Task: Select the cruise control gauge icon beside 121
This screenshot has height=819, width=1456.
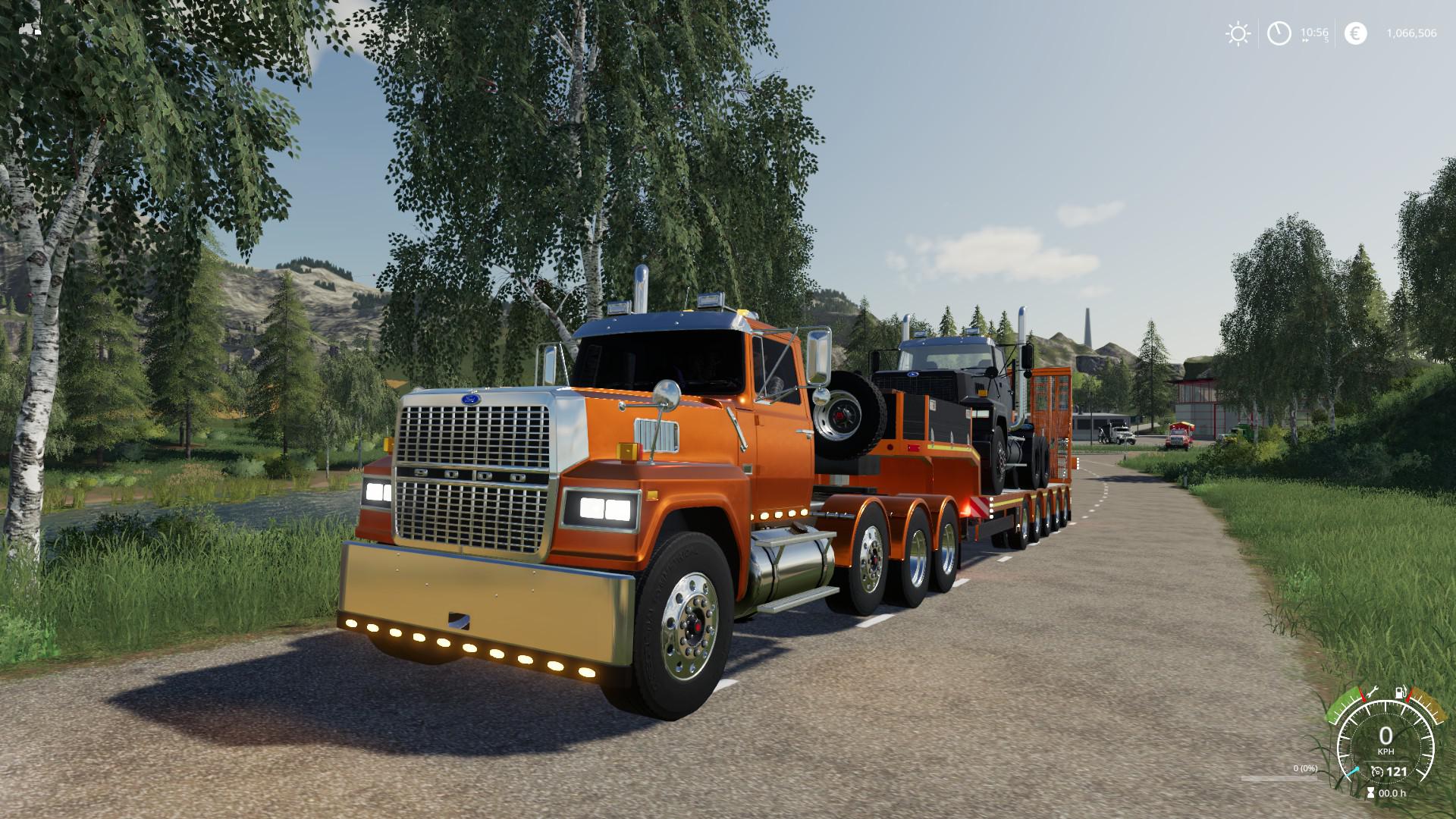Action: click(x=1377, y=772)
